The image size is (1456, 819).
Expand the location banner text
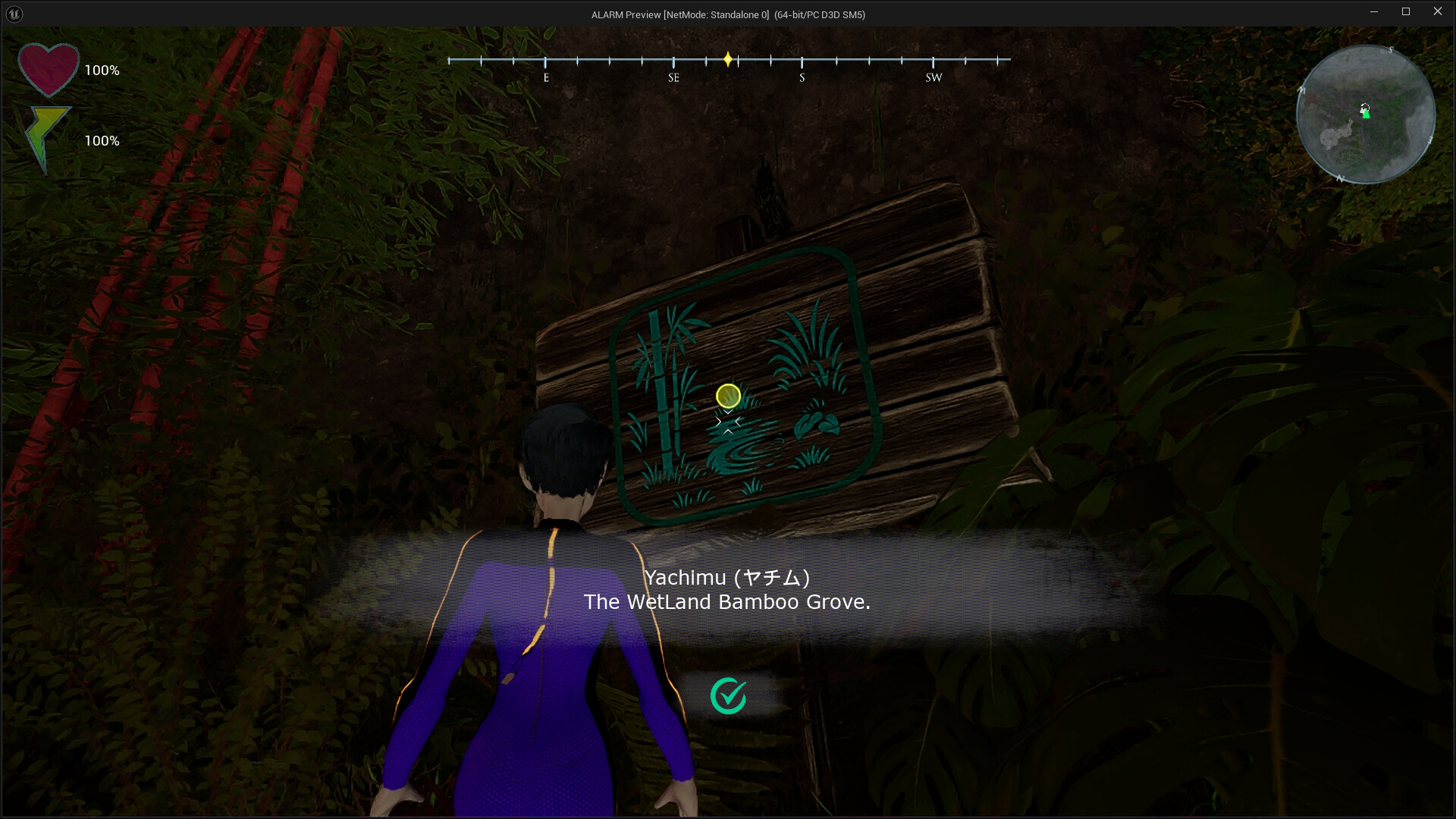tap(728, 589)
